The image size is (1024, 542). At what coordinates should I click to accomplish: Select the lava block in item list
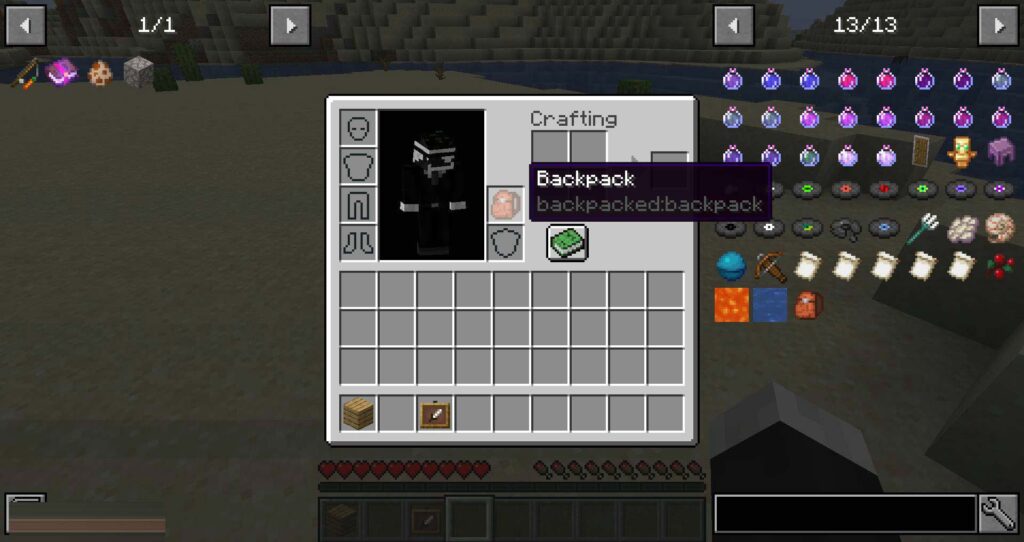[x=732, y=304]
